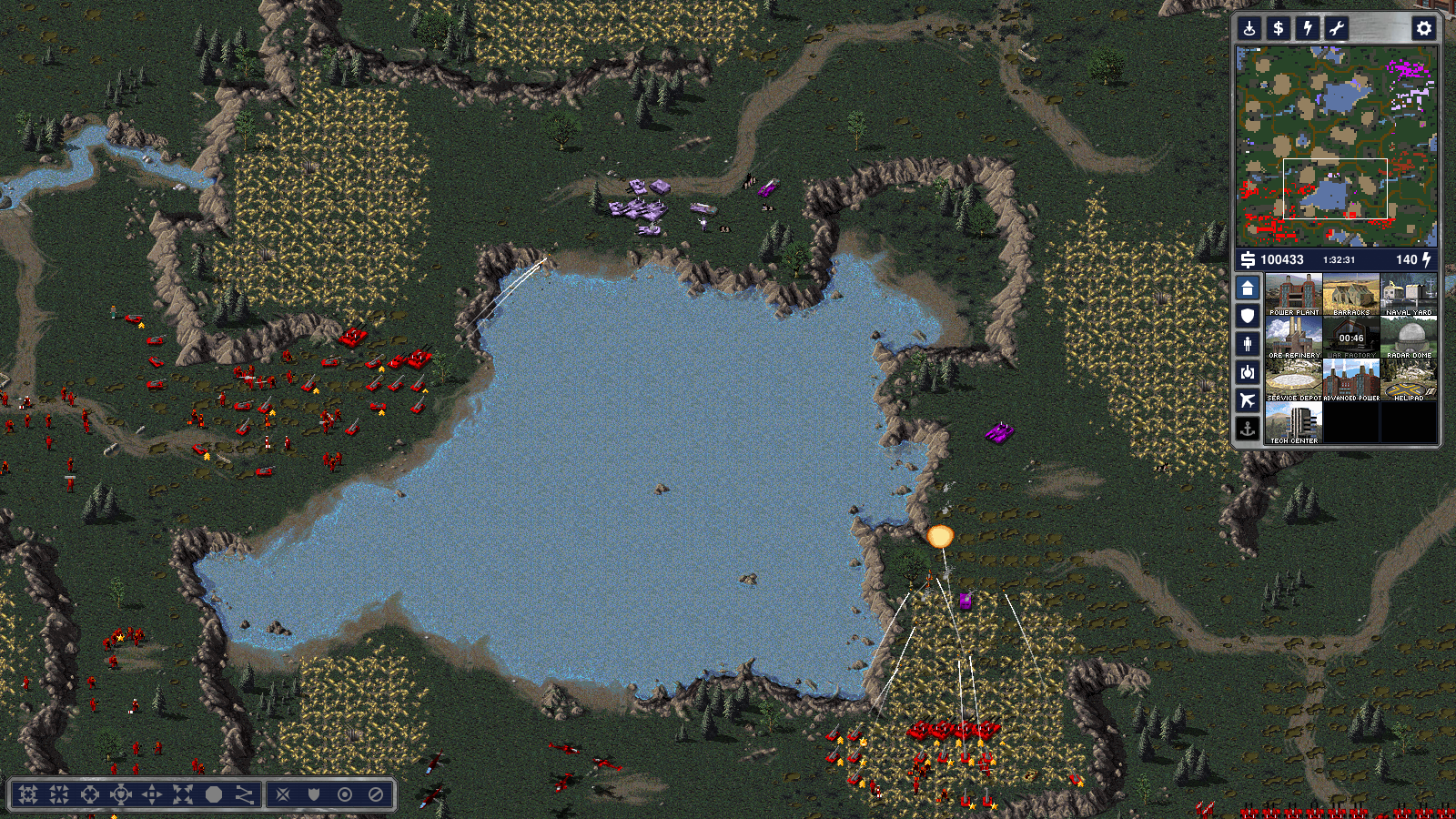The height and width of the screenshot is (819, 1456).
Task: Select Naval Yard for construction
Action: [1409, 294]
